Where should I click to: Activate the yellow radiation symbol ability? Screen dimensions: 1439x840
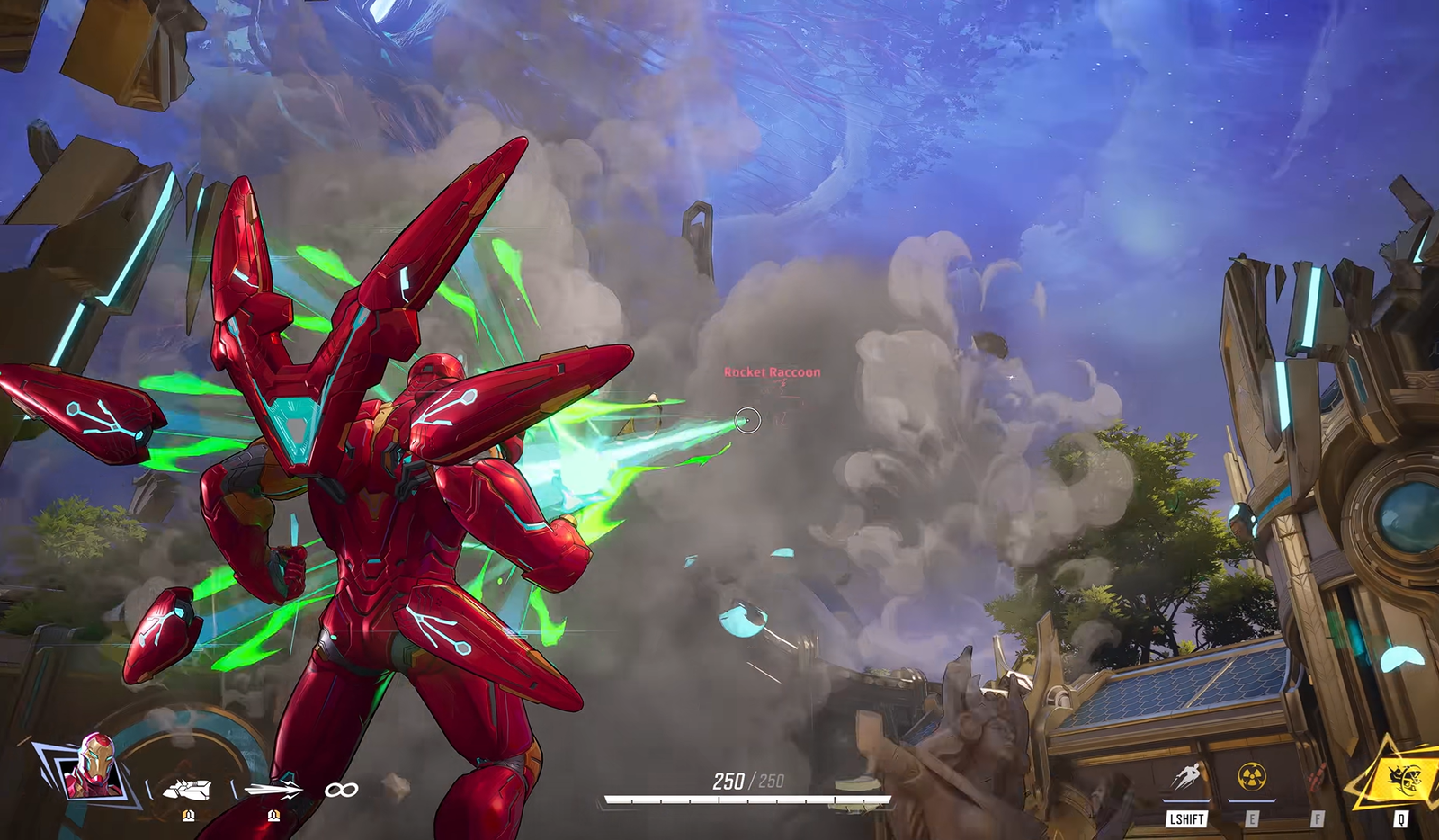coord(1252,775)
